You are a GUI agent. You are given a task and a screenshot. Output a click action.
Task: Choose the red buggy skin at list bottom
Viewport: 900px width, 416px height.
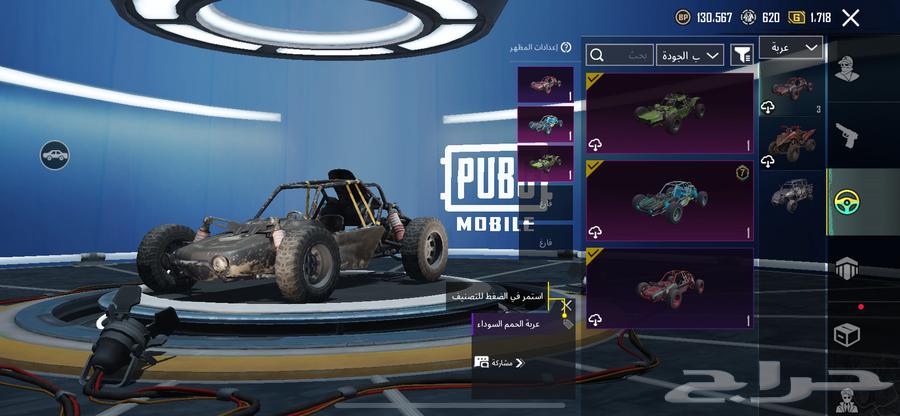coord(669,288)
